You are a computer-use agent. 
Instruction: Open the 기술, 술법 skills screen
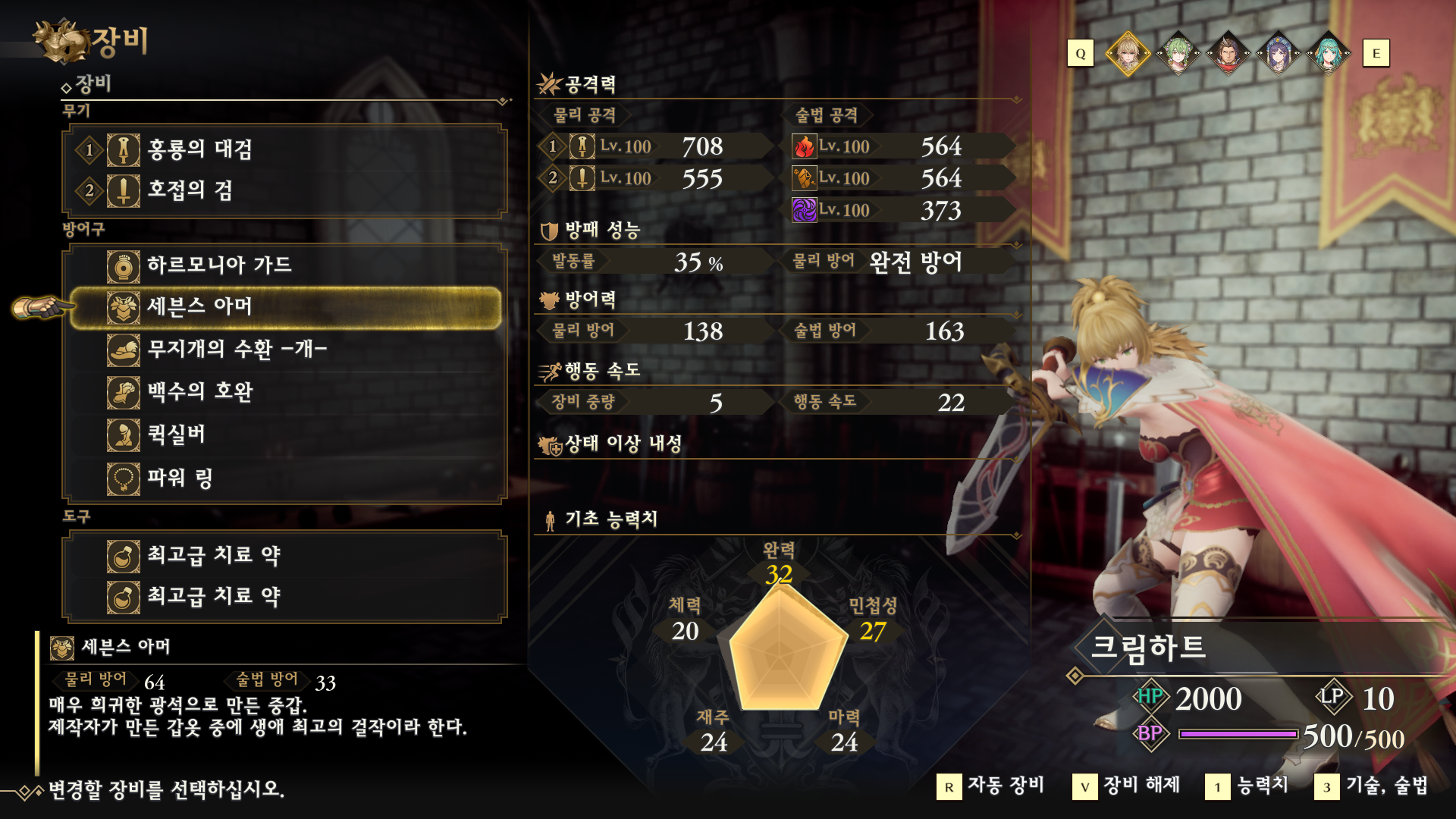[x=1372, y=786]
